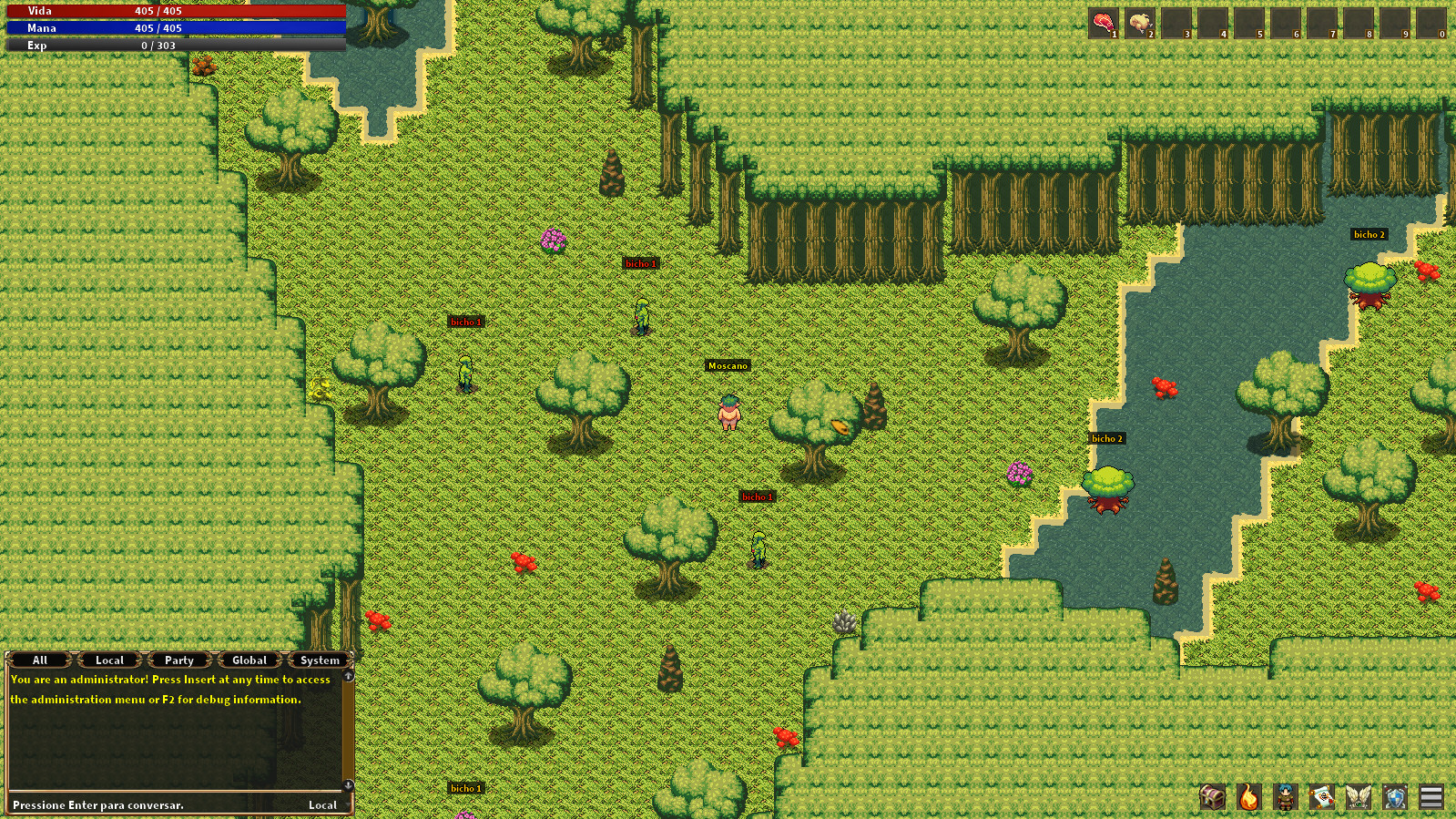Open the Local channel selector
Image resolution: width=1456 pixels, height=819 pixels.
pyautogui.click(x=323, y=805)
